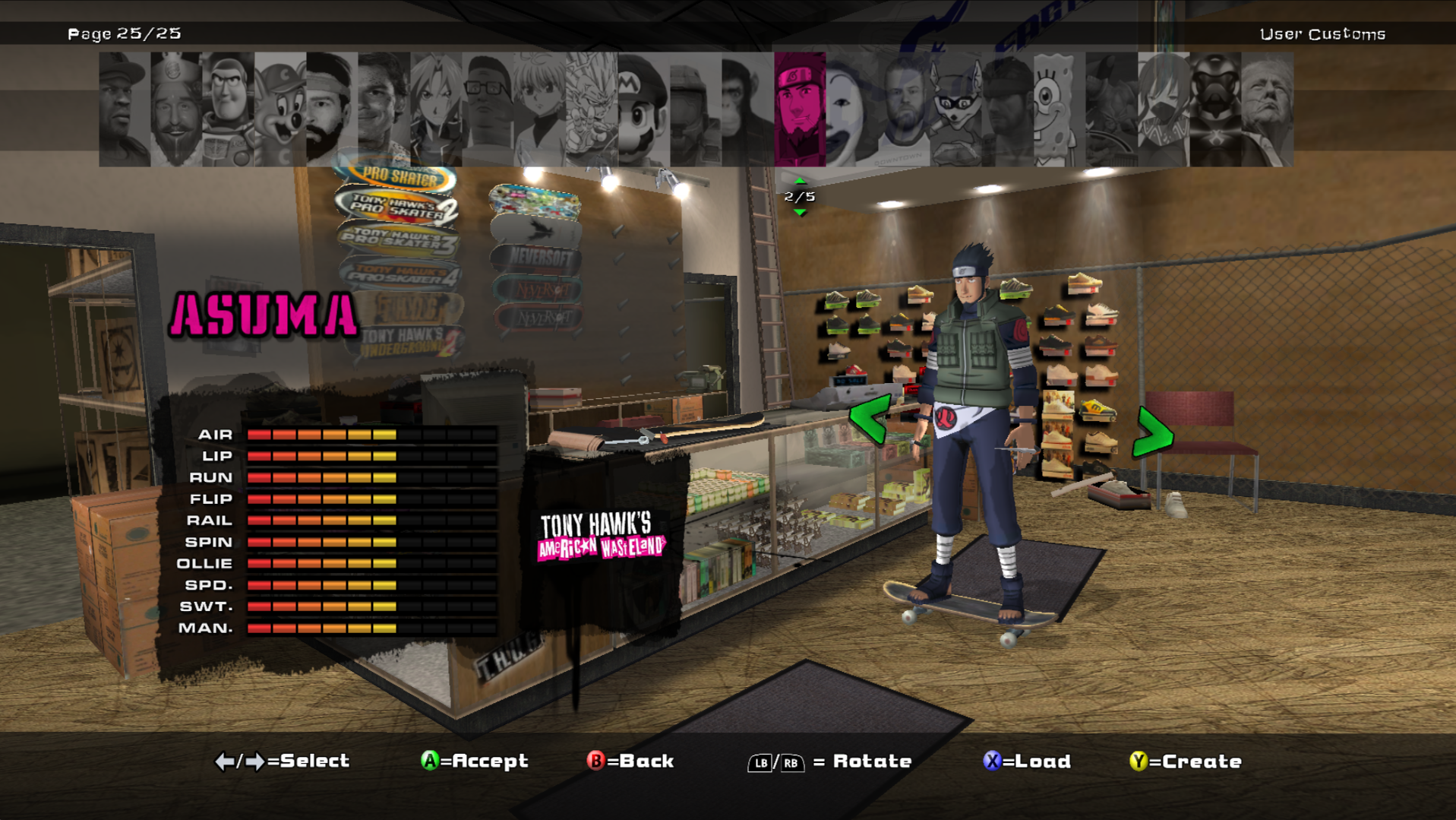Click the small green down arrow below 2/5
The image size is (1456, 820).
point(800,212)
